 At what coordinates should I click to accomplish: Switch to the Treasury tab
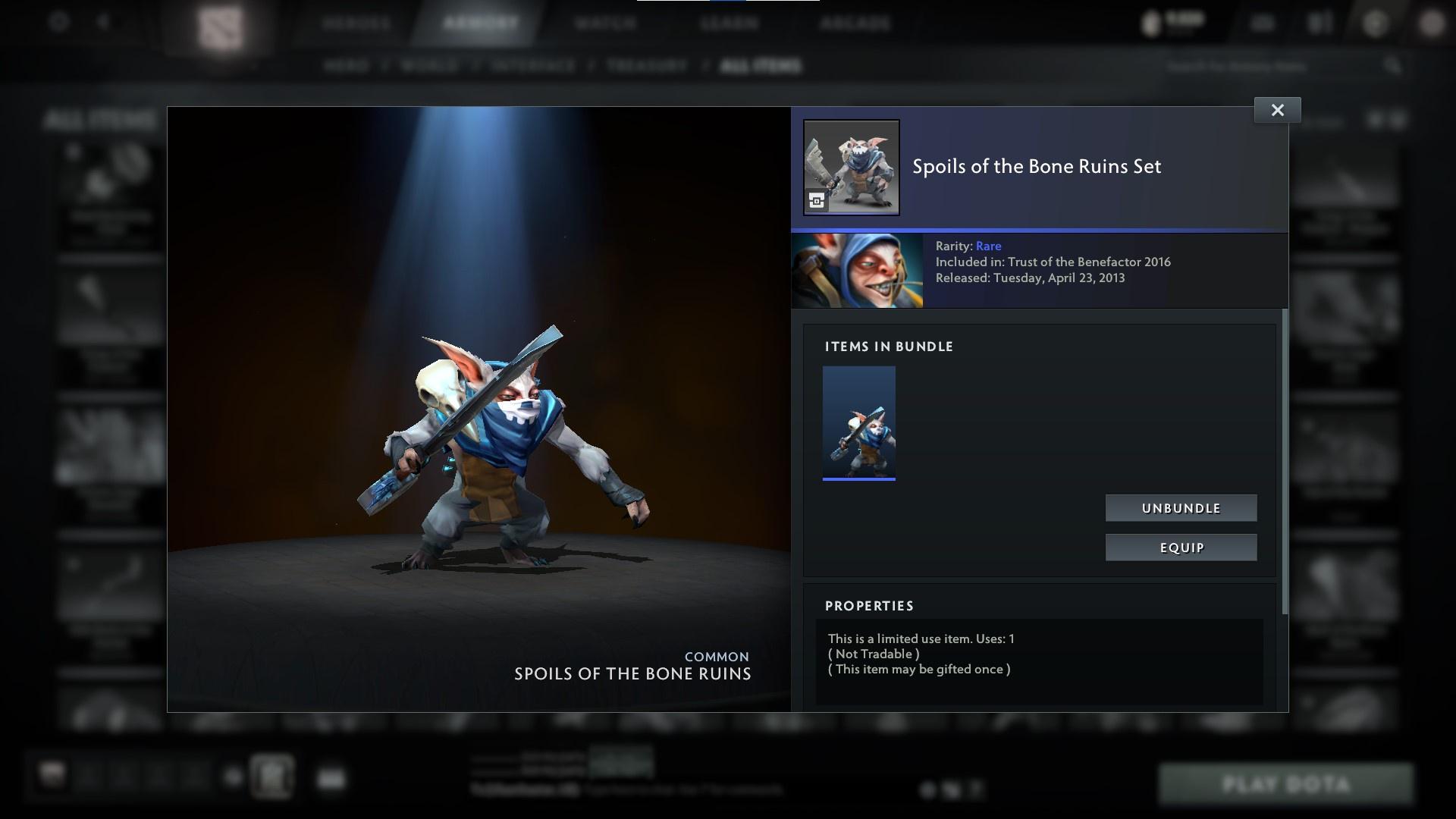(646, 66)
